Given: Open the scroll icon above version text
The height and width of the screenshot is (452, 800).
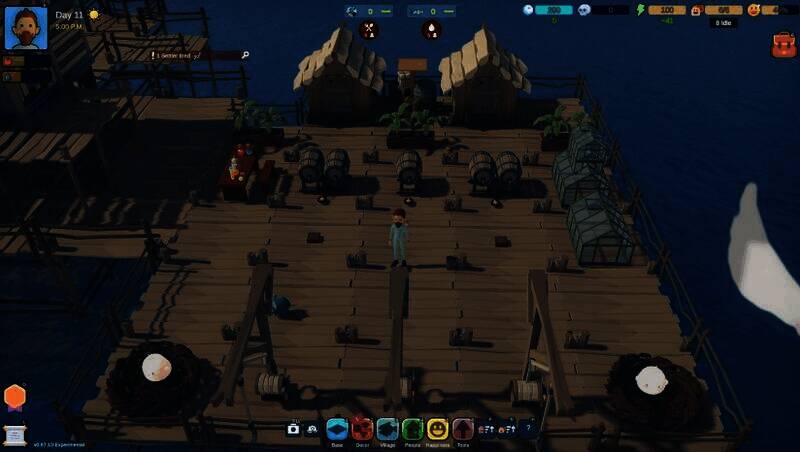Looking at the screenshot, I should (x=14, y=433).
